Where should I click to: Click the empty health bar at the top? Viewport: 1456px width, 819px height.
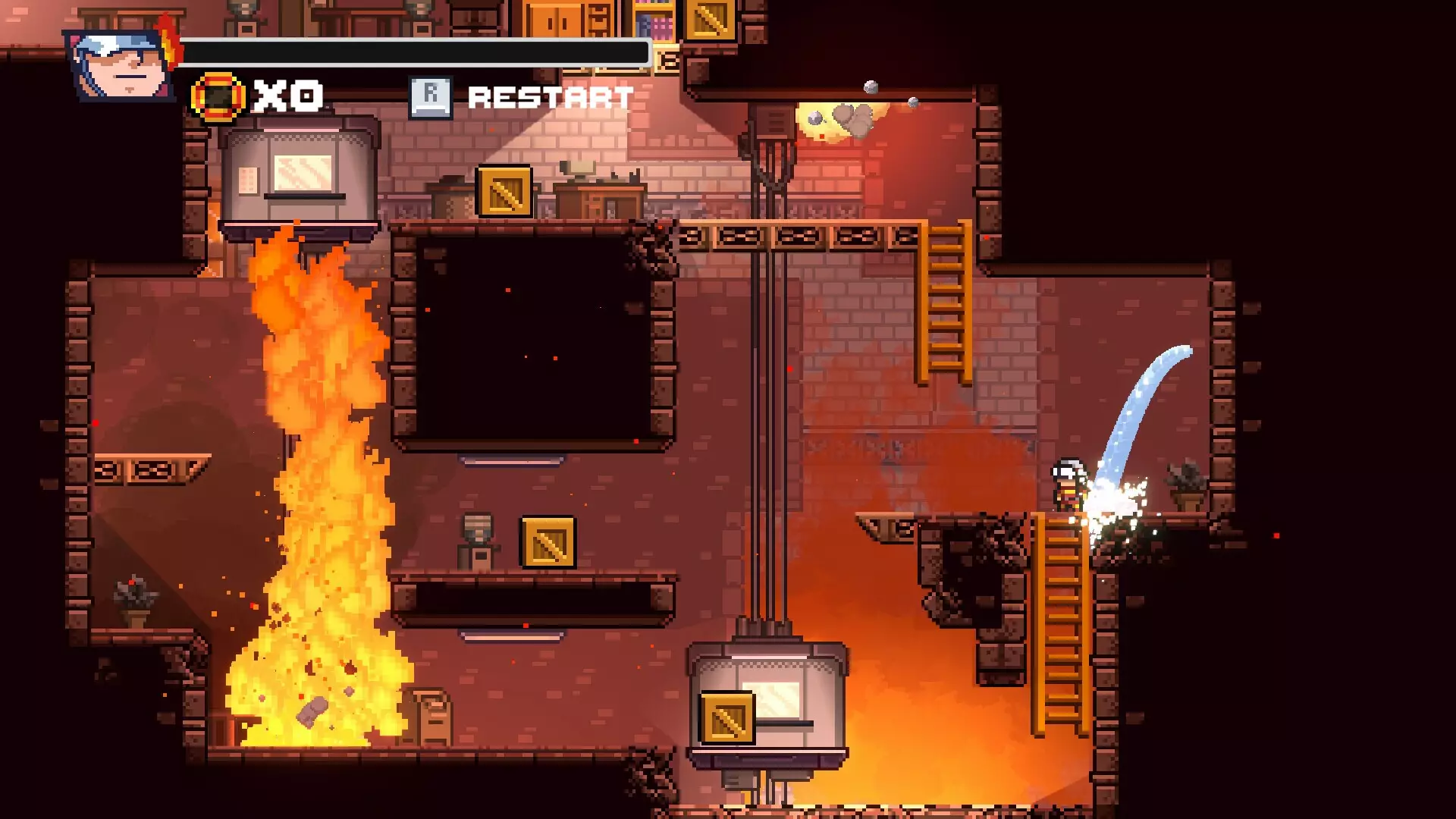click(417, 52)
